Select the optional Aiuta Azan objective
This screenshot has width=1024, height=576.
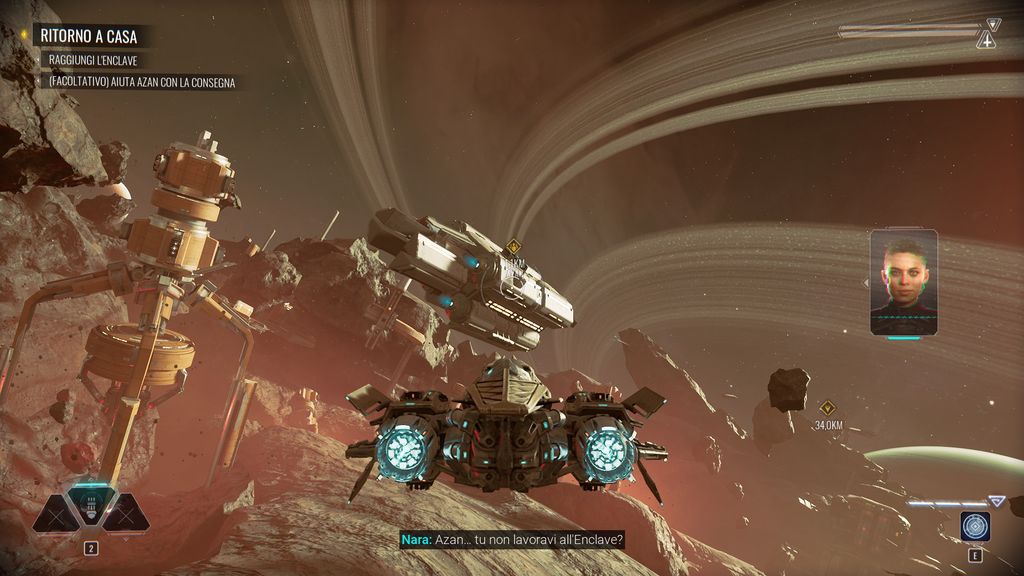[x=141, y=83]
